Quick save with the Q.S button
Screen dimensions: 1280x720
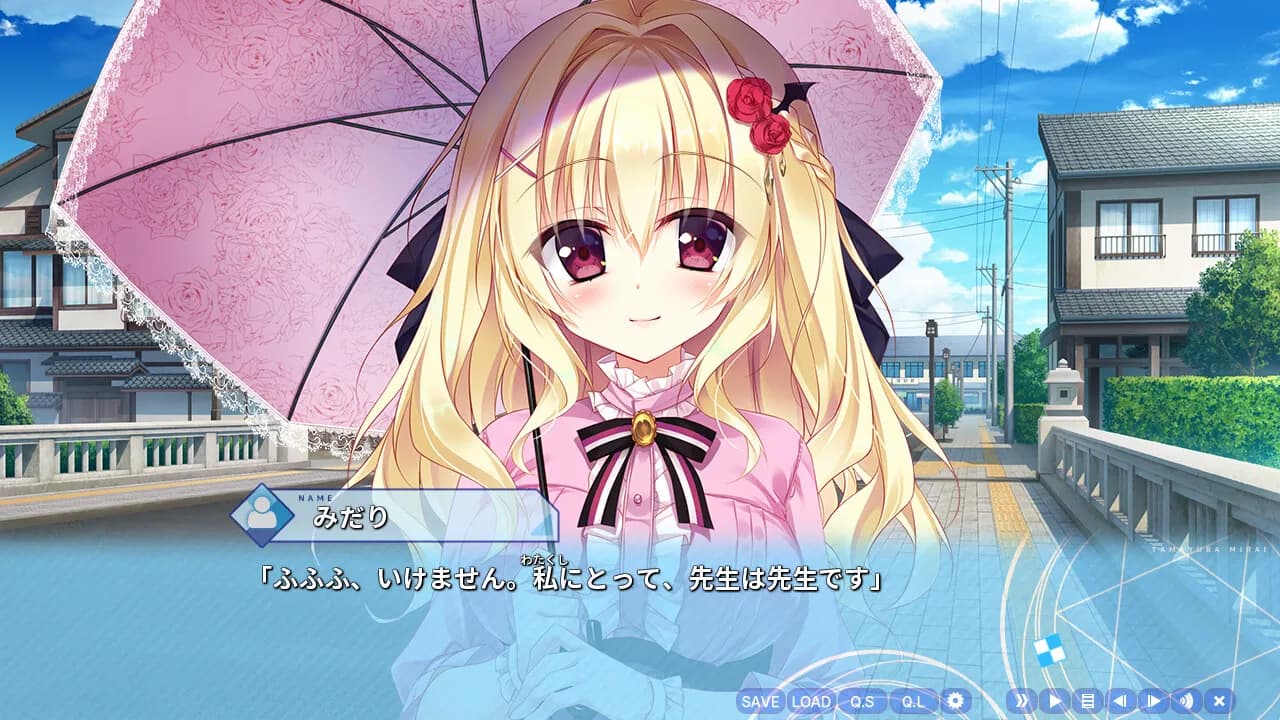pyautogui.click(x=862, y=701)
